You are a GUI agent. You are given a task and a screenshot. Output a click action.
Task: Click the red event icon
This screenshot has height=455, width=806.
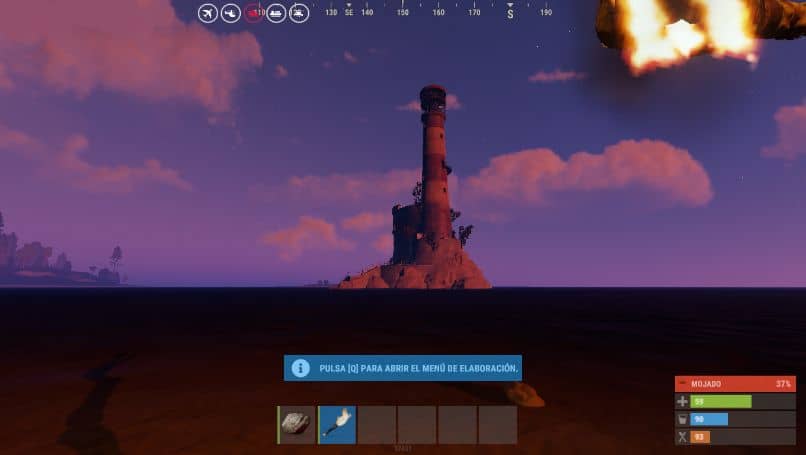click(x=254, y=13)
